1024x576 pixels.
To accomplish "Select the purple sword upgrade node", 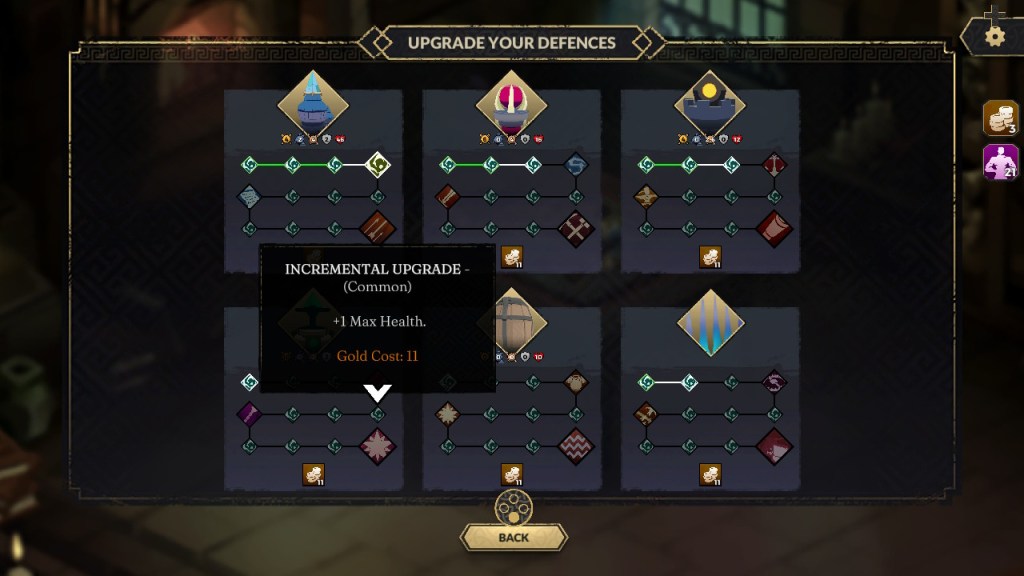I will [x=249, y=413].
